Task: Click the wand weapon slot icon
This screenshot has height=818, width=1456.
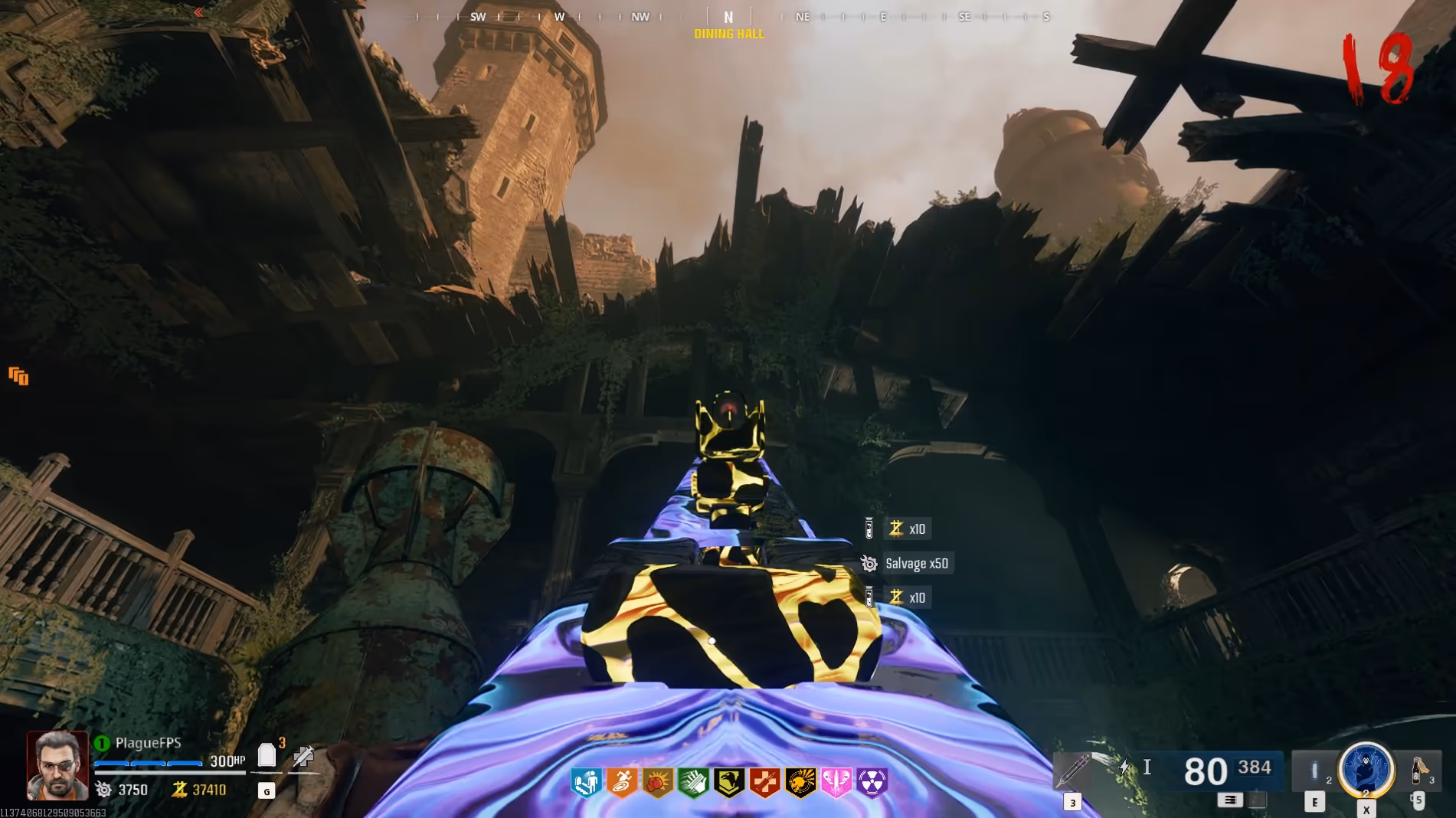Action: pos(1073,771)
